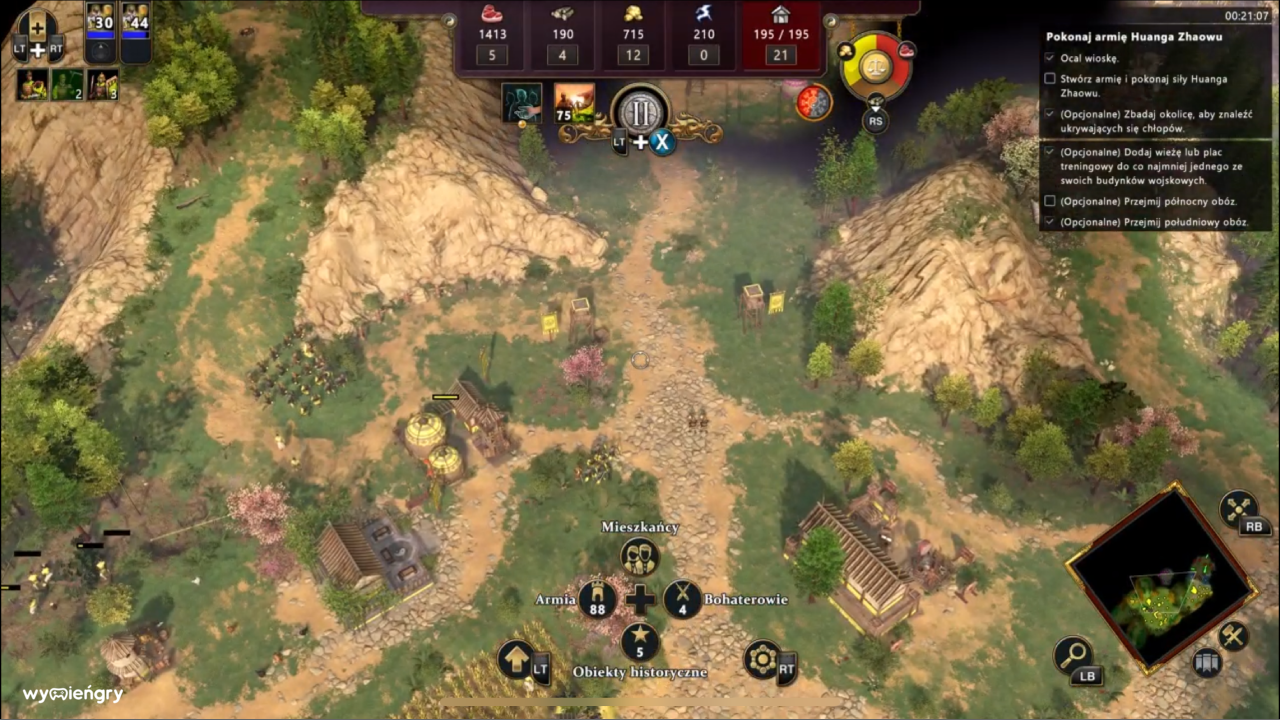
Task: Choose the Bohaterowie heroes group icon
Action: click(x=683, y=599)
